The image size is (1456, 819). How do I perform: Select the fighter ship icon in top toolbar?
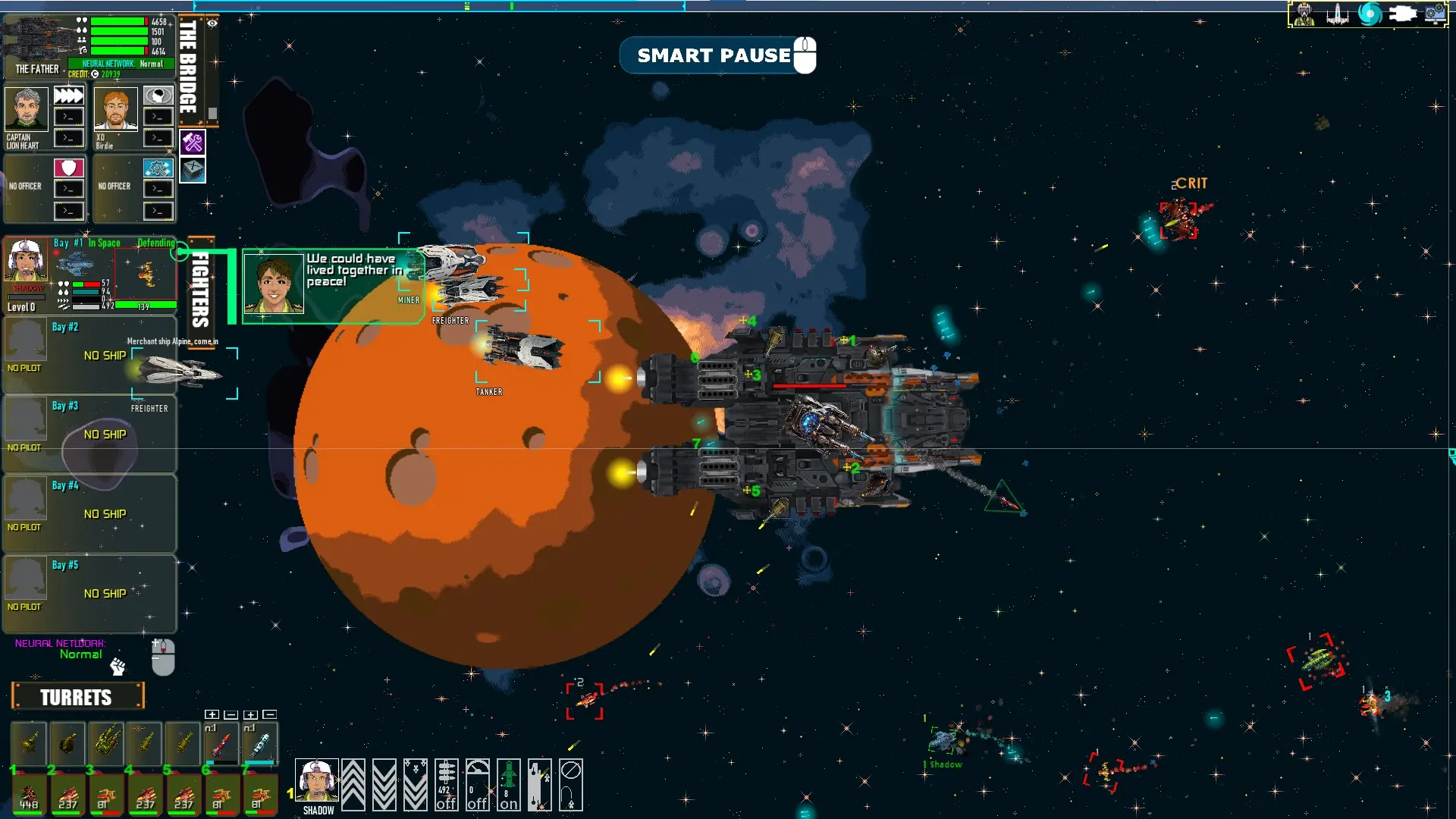click(1337, 14)
